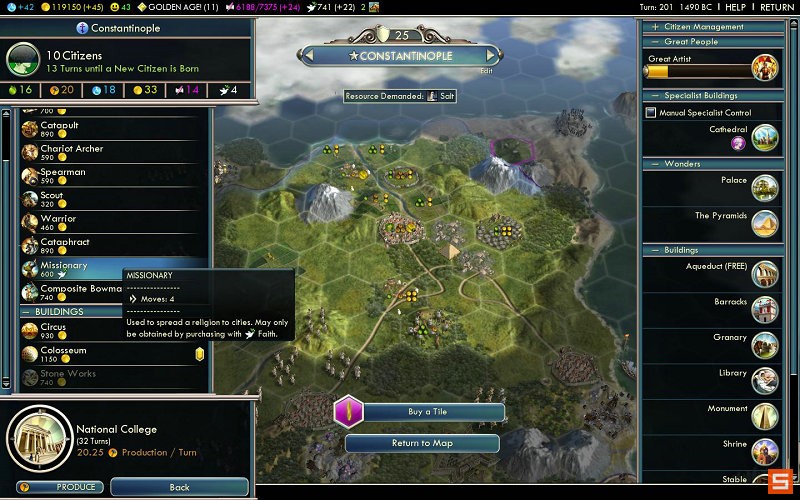
Task: Enable Manual Specialist Control checkbox
Action: [651, 113]
